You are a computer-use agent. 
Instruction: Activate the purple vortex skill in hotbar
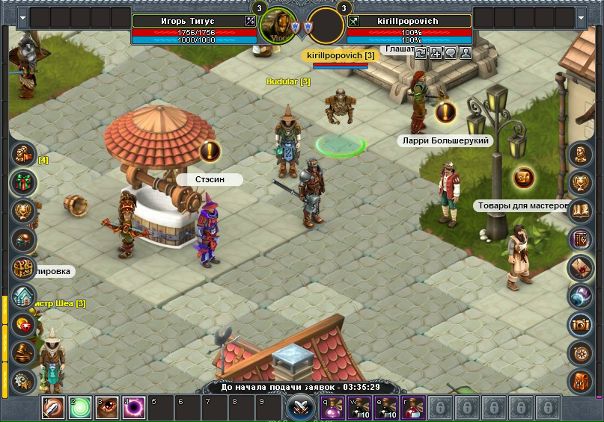tap(132, 408)
